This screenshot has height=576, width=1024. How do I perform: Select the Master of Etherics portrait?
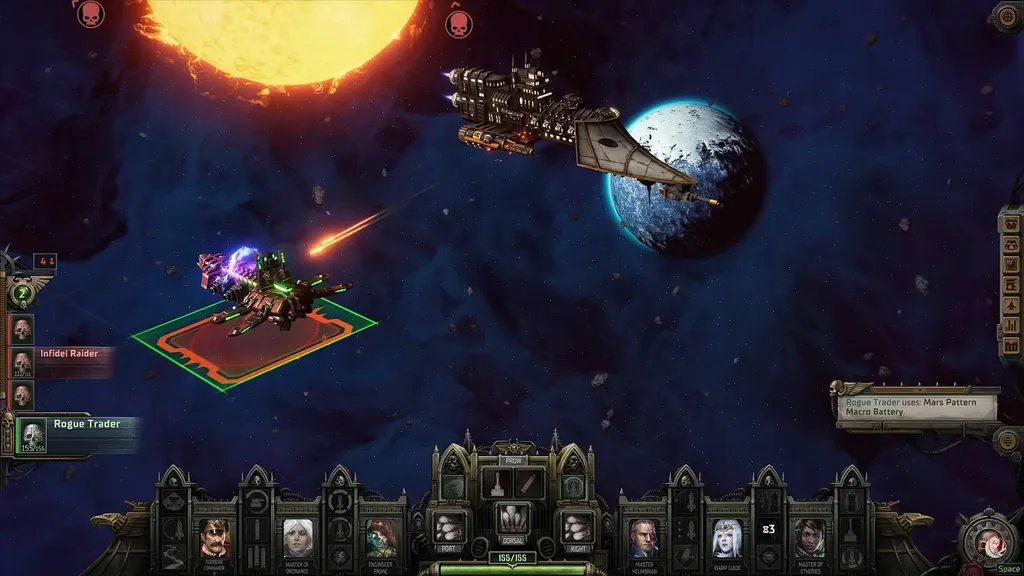pyautogui.click(x=809, y=538)
